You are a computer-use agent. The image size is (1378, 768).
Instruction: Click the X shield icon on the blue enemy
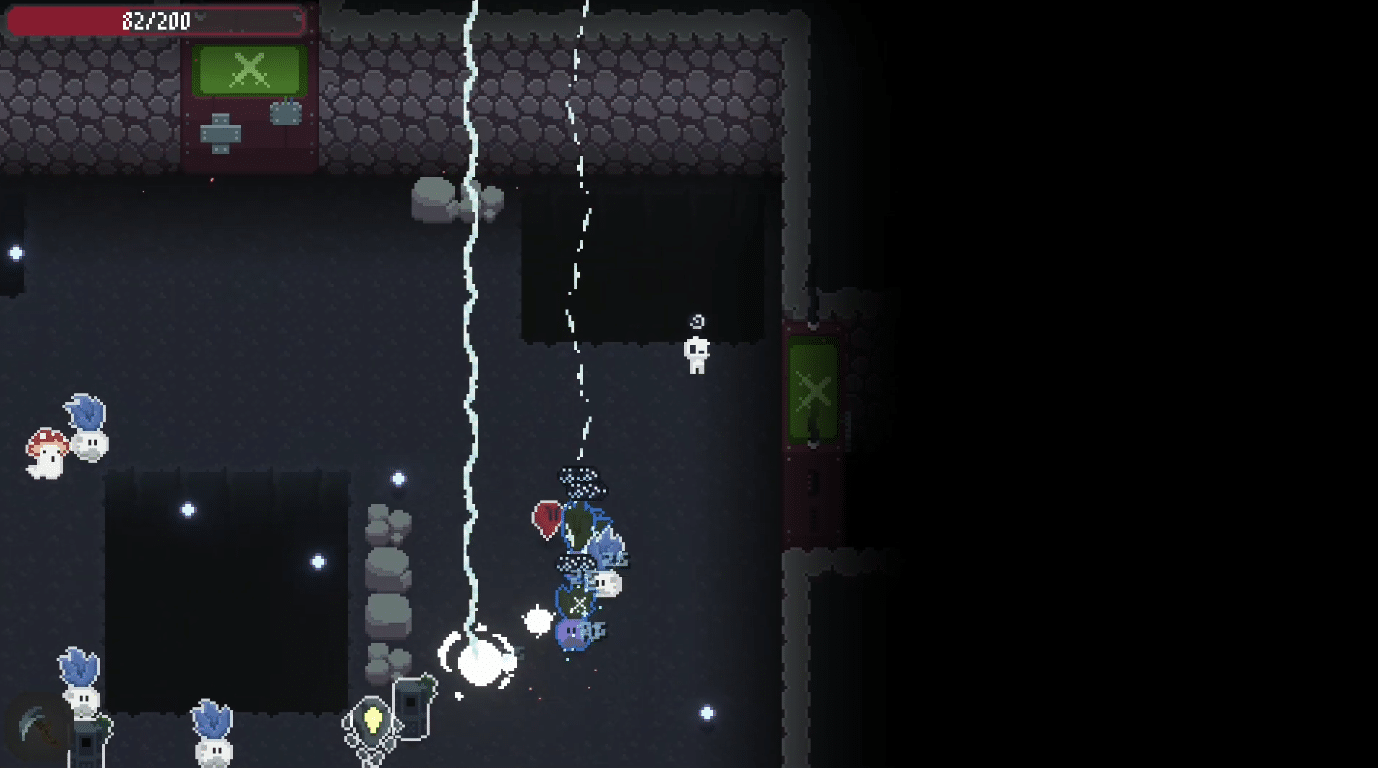tap(579, 601)
